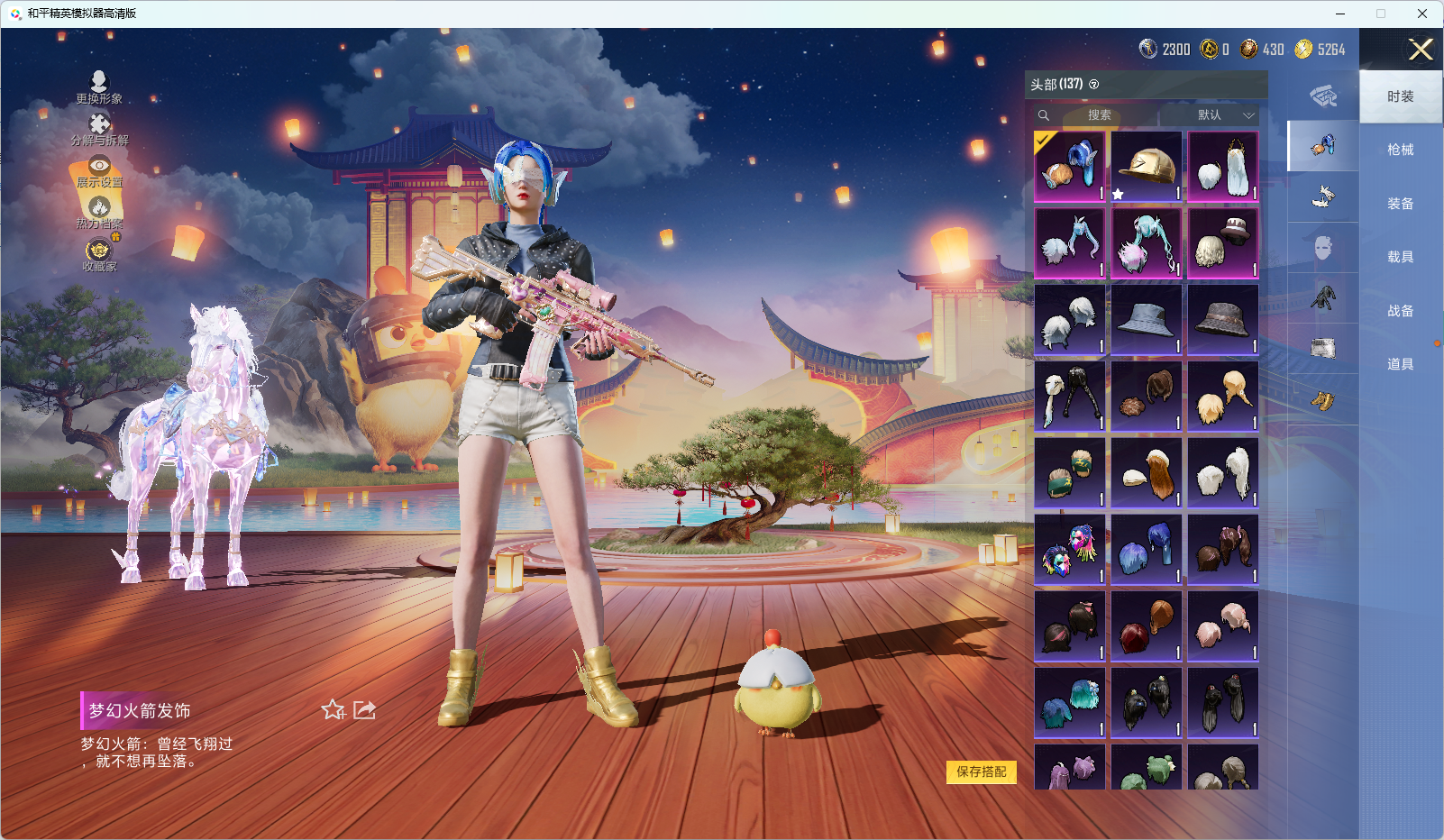This screenshot has height=840, width=1444.
Task: Switch to the 道具 items tab
Action: [x=1400, y=364]
